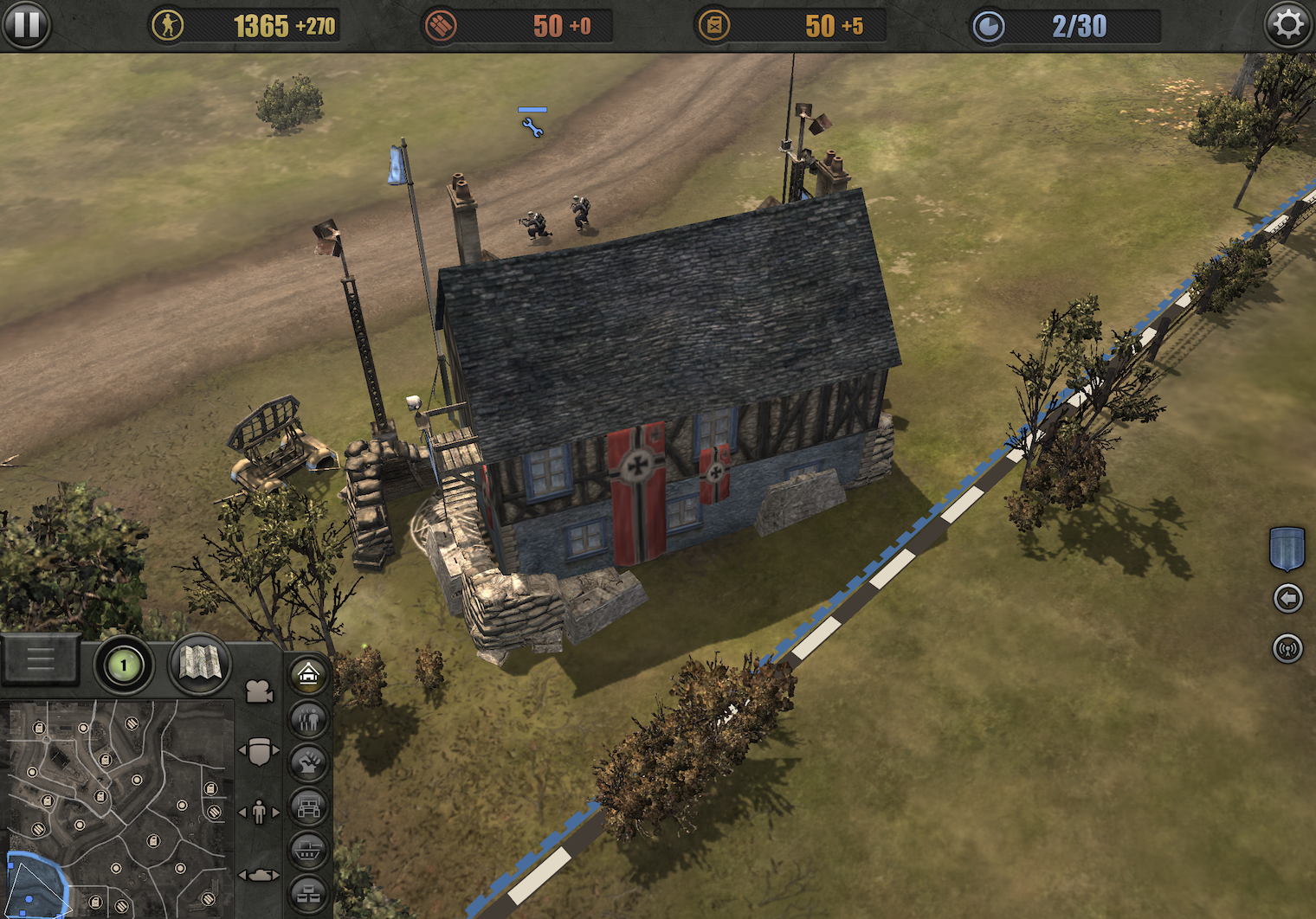Cycle to the next shield-shaped entry
The image size is (1316, 919).
pos(276,750)
